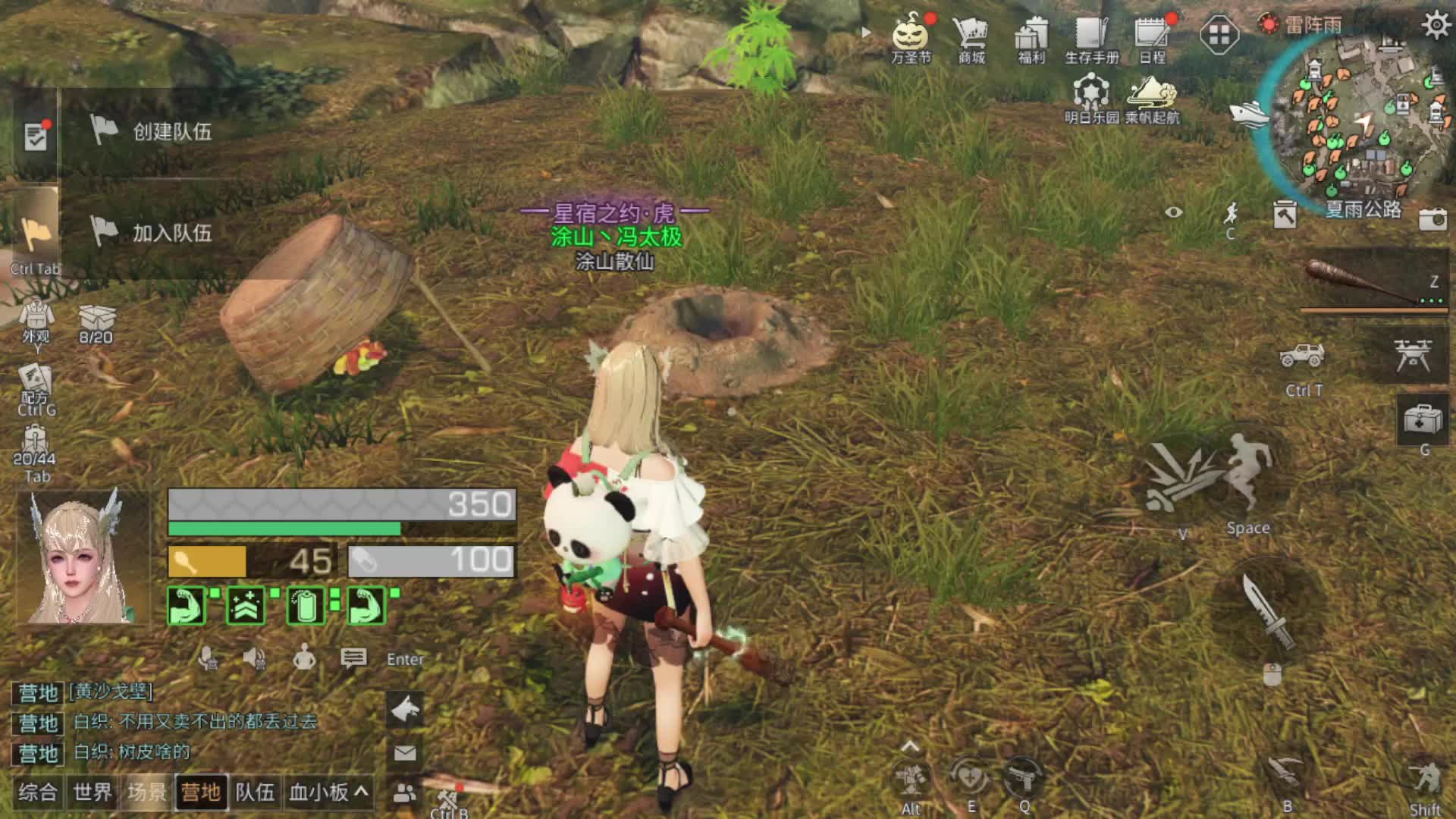Image resolution: width=1456 pixels, height=819 pixels.
Task: Open the settings gear
Action: [1436, 25]
